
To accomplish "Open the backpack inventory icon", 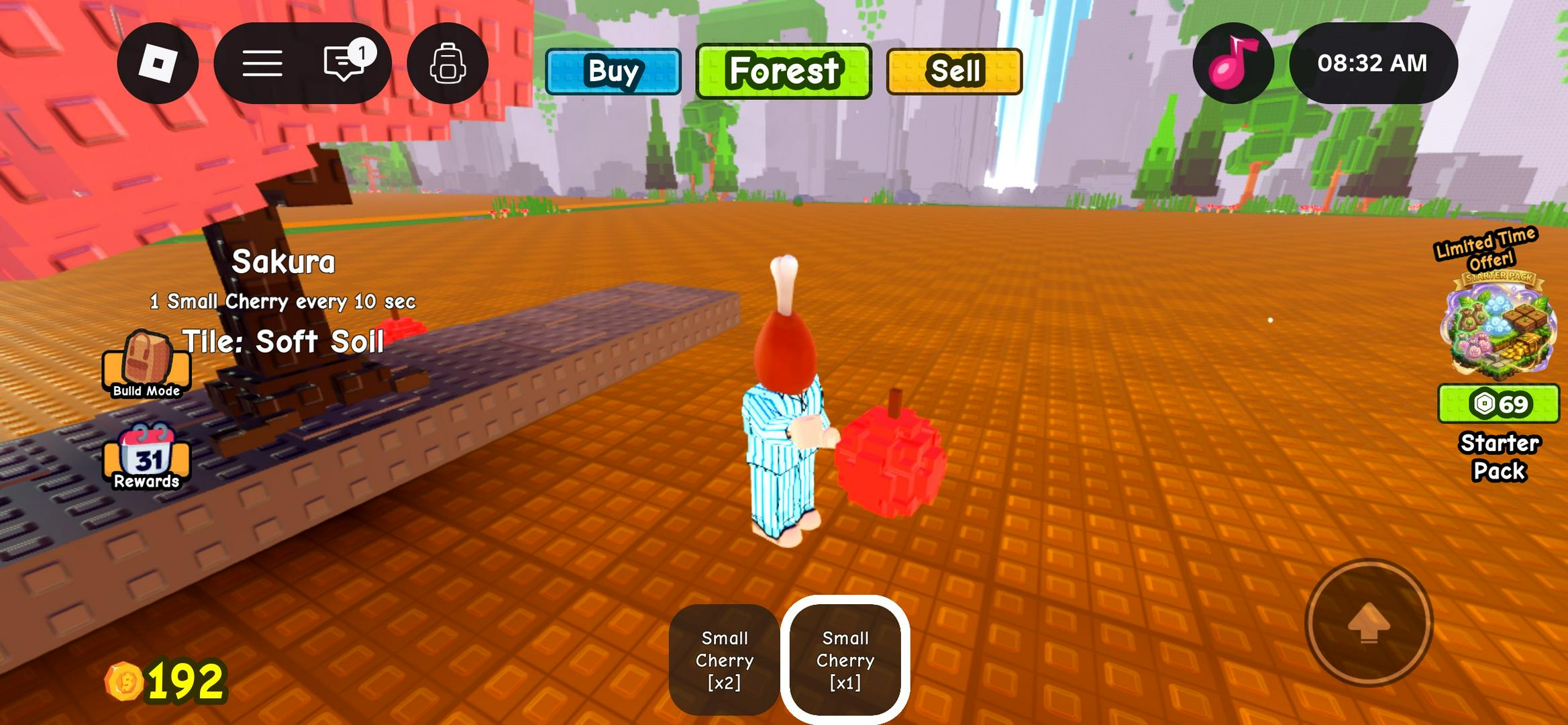I will 448,63.
